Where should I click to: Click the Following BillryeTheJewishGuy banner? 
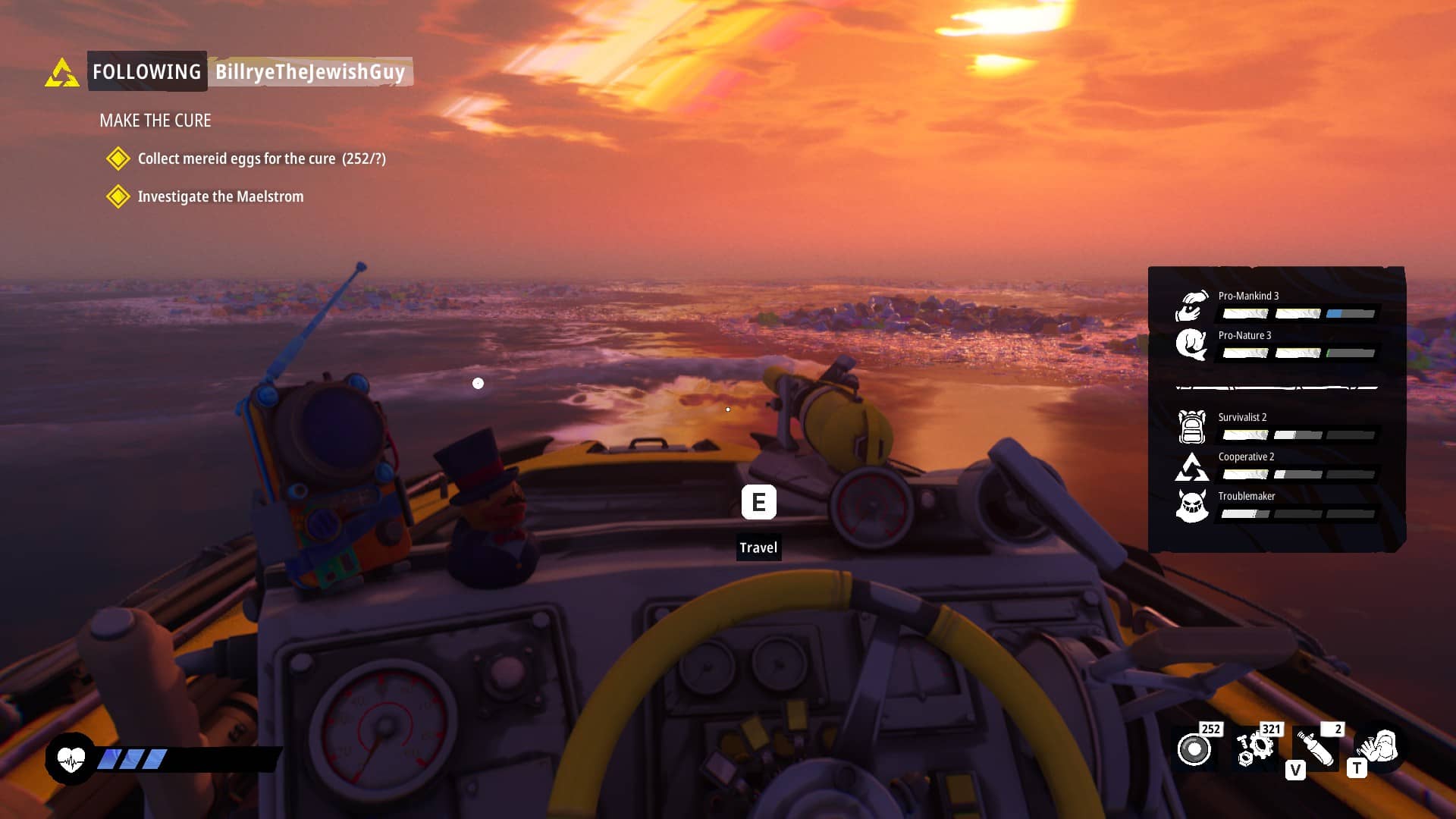click(249, 71)
